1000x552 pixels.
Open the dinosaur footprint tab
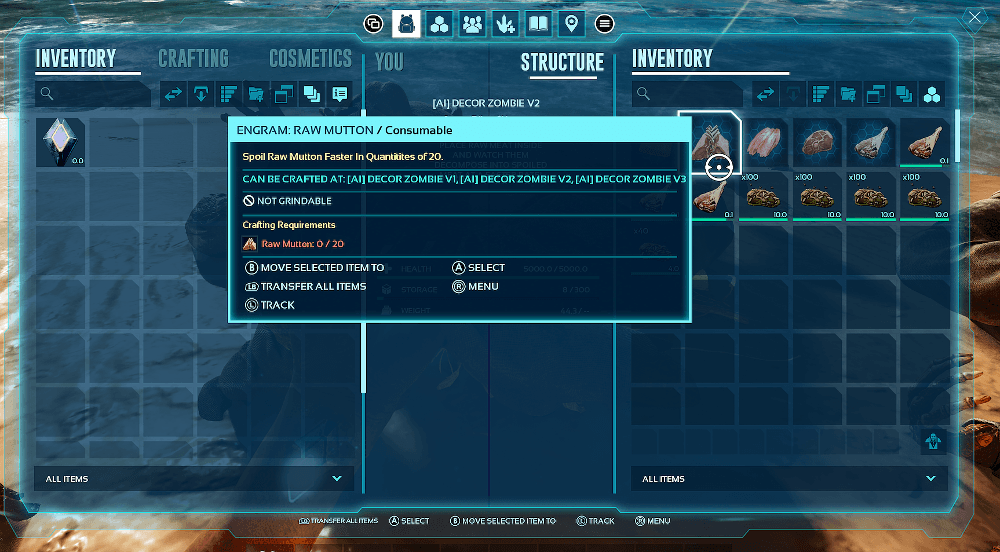pyautogui.click(x=505, y=23)
